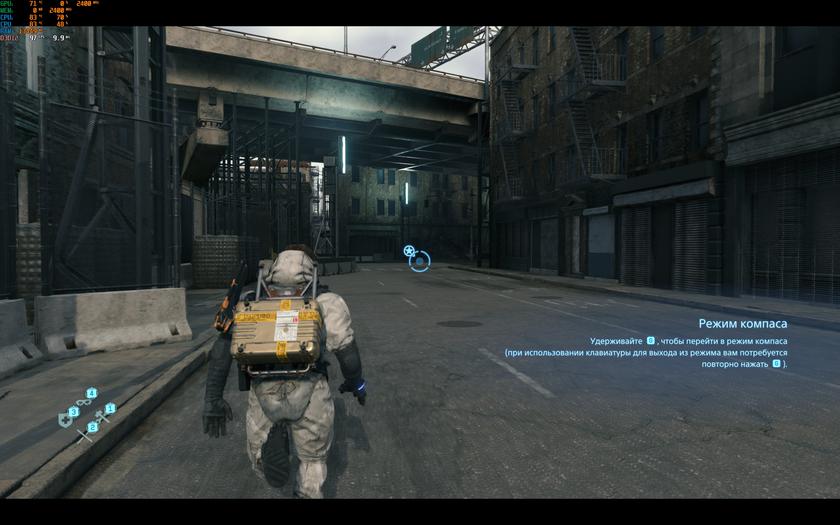Select the goggles mask quick-slot icon
This screenshot has width=840, height=525.
click(84, 402)
